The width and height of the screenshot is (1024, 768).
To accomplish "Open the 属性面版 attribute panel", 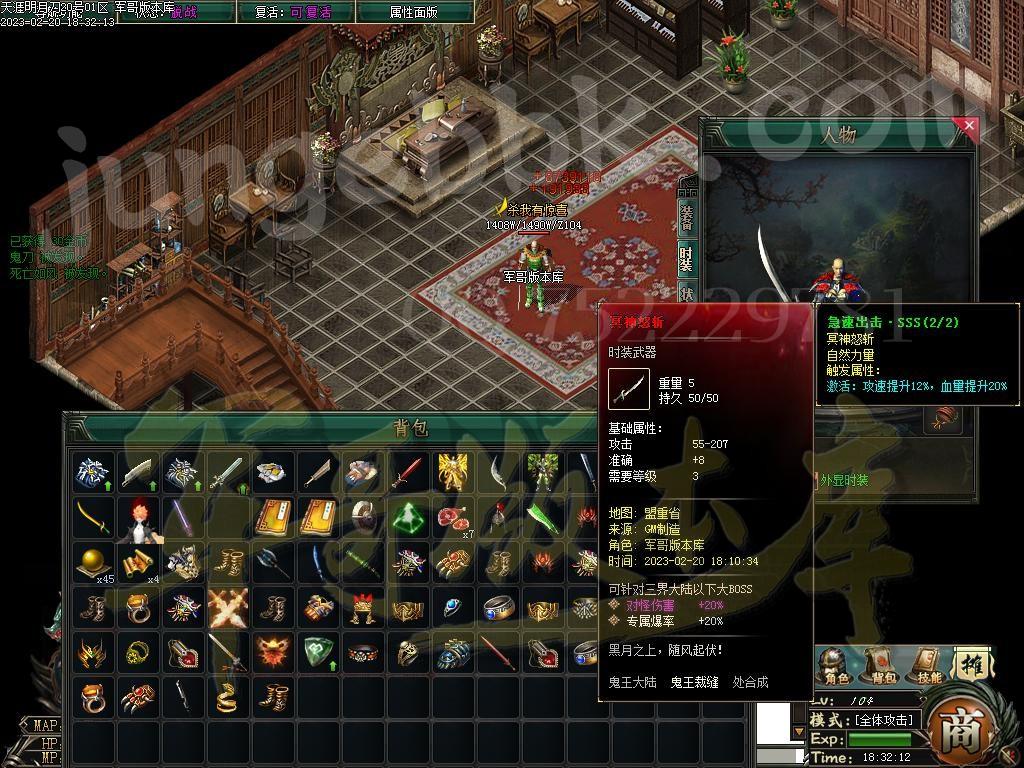I will click(414, 12).
